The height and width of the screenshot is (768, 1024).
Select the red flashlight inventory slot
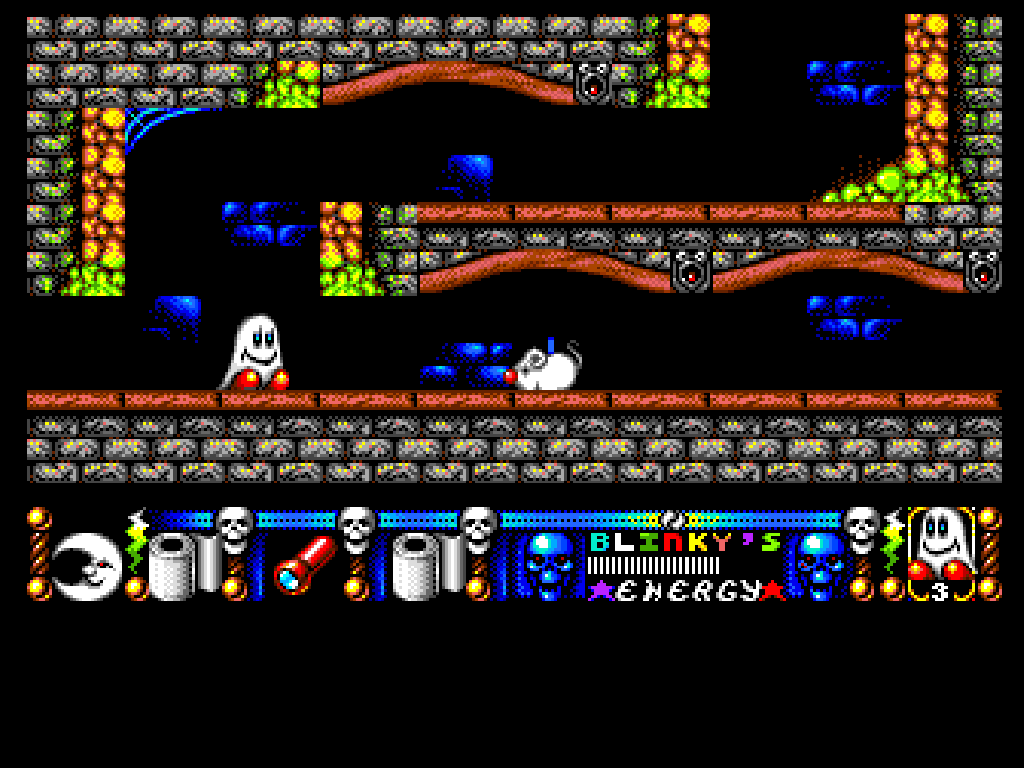click(304, 563)
